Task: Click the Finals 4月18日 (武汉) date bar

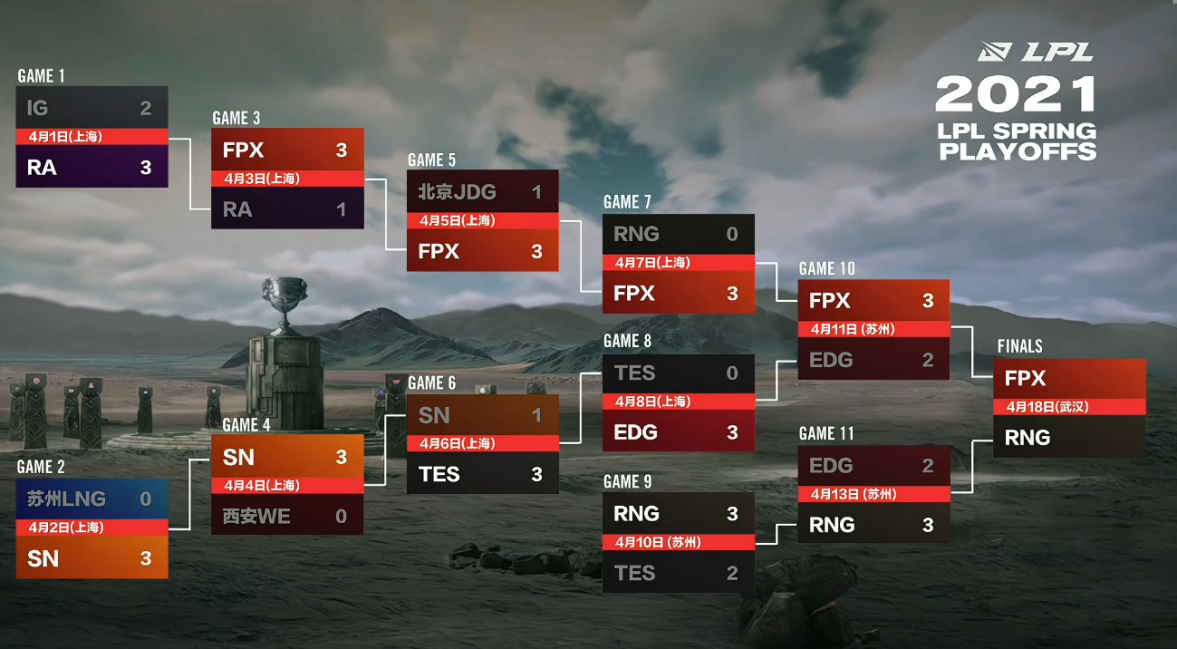Action: pos(1069,407)
